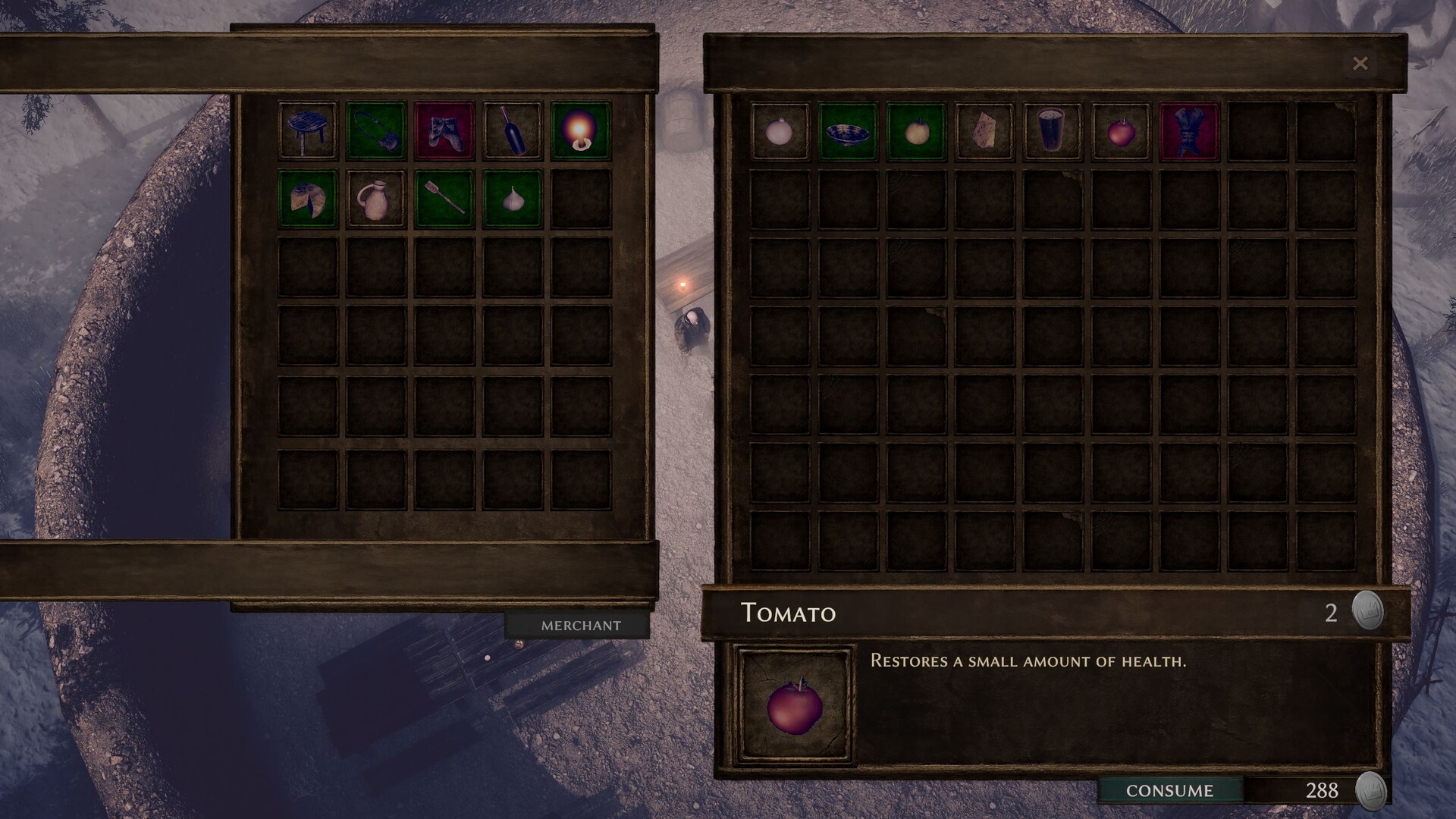Close the inventory window with the X
The width and height of the screenshot is (1456, 819).
click(x=1360, y=64)
